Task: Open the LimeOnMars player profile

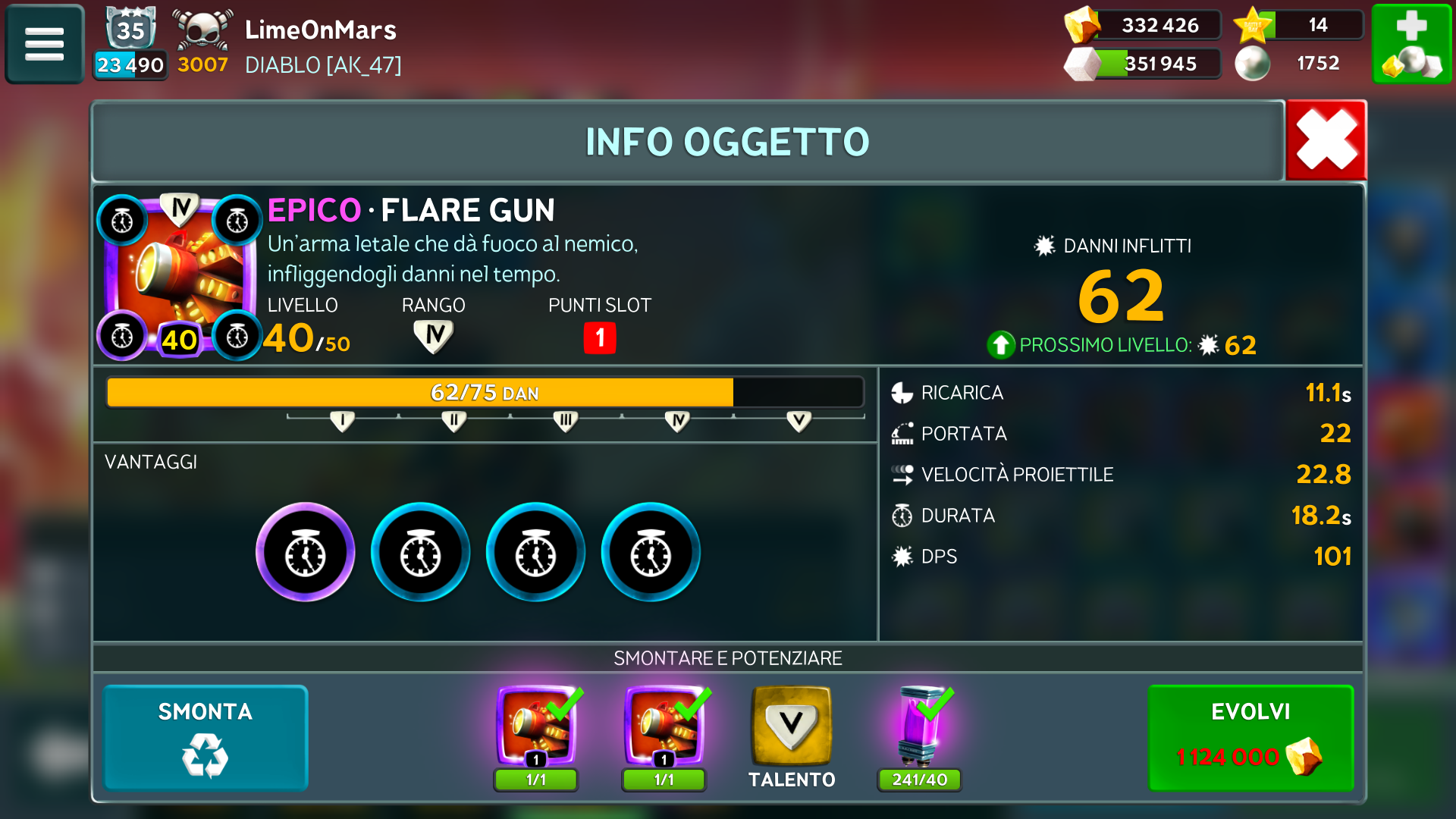Action: pyautogui.click(x=320, y=30)
